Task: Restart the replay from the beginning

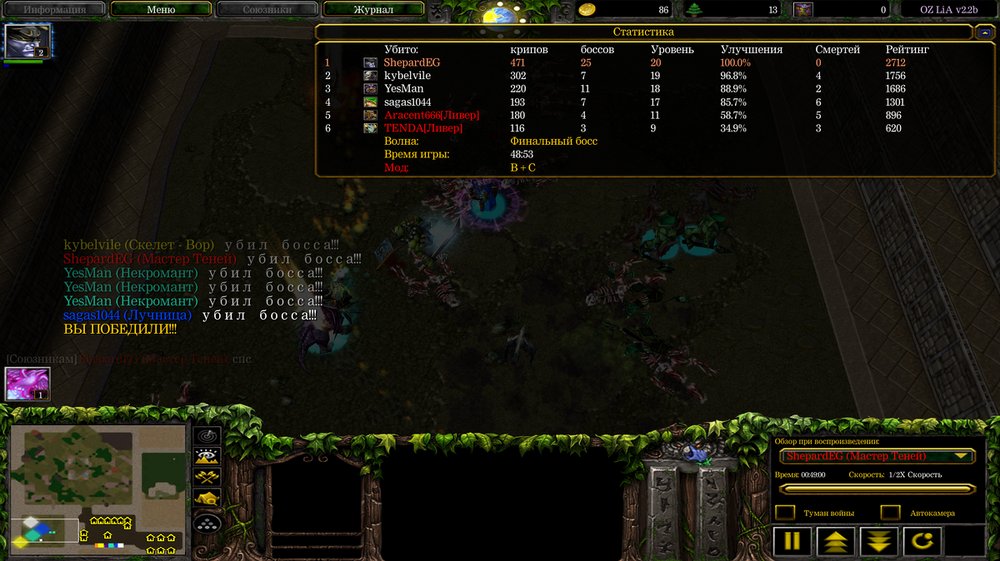Action: [922, 541]
